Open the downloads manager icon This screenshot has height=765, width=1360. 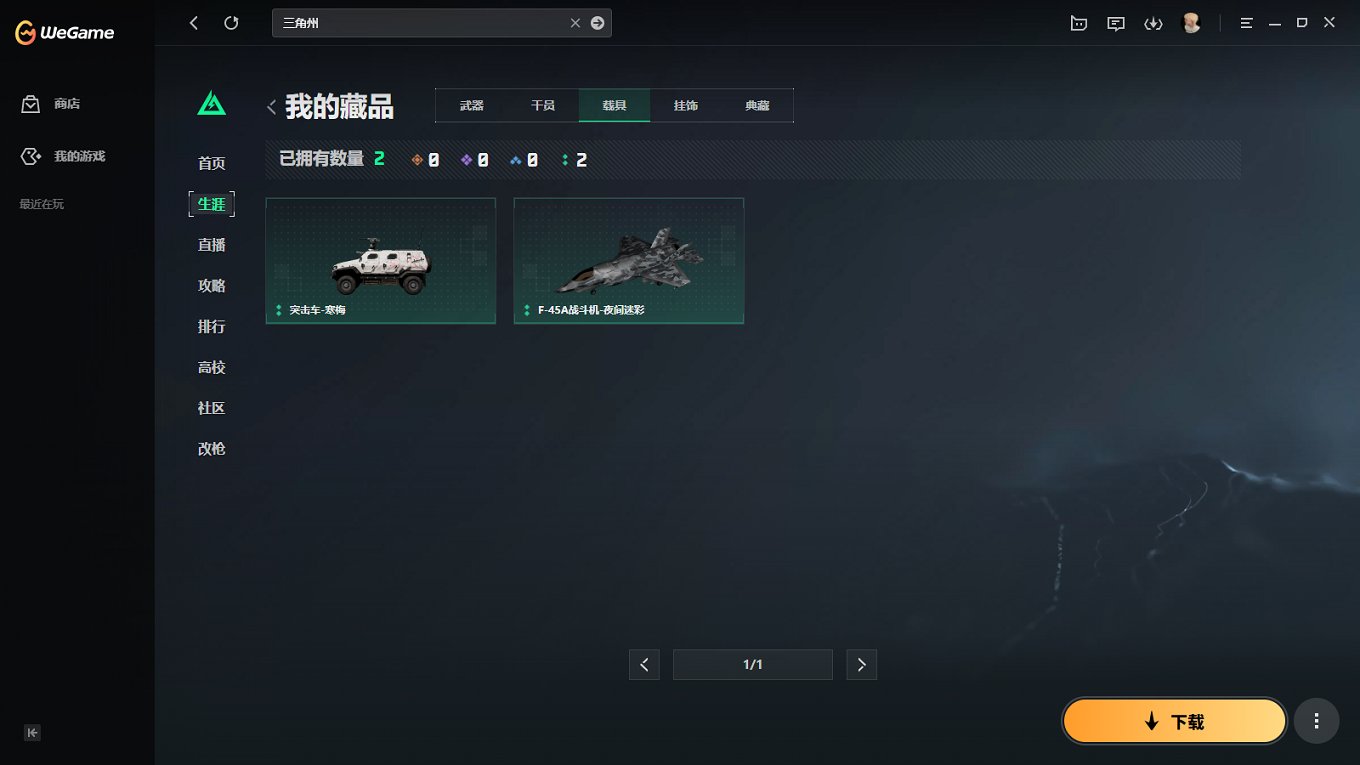[x=1154, y=22]
